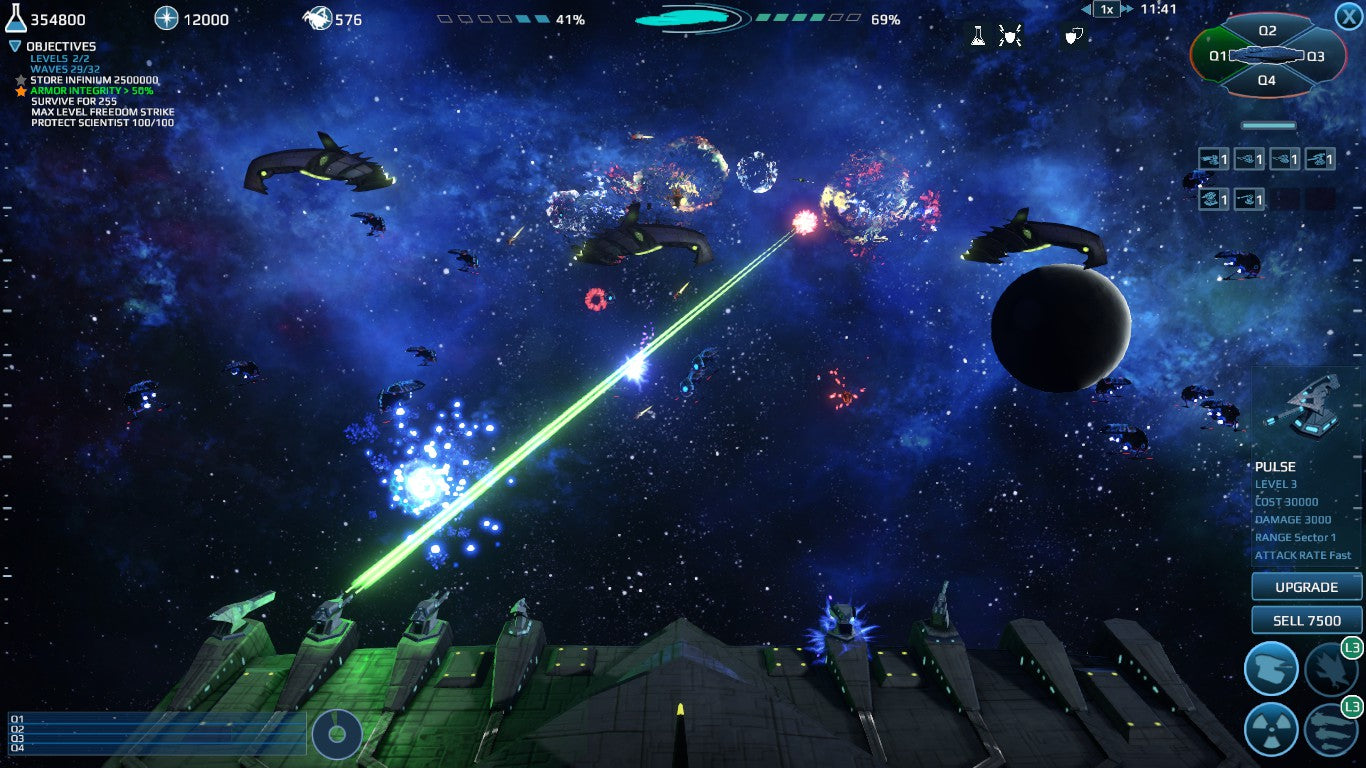Switch to quadrant Q3 on the ship map
Image resolution: width=1366 pixels, height=768 pixels.
click(1315, 56)
